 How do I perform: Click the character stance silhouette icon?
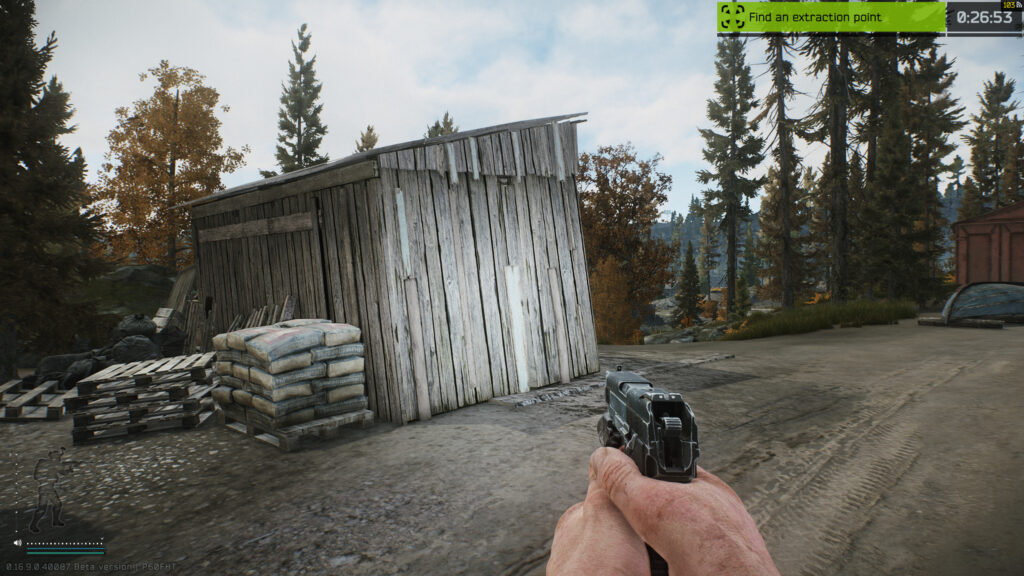[x=46, y=489]
